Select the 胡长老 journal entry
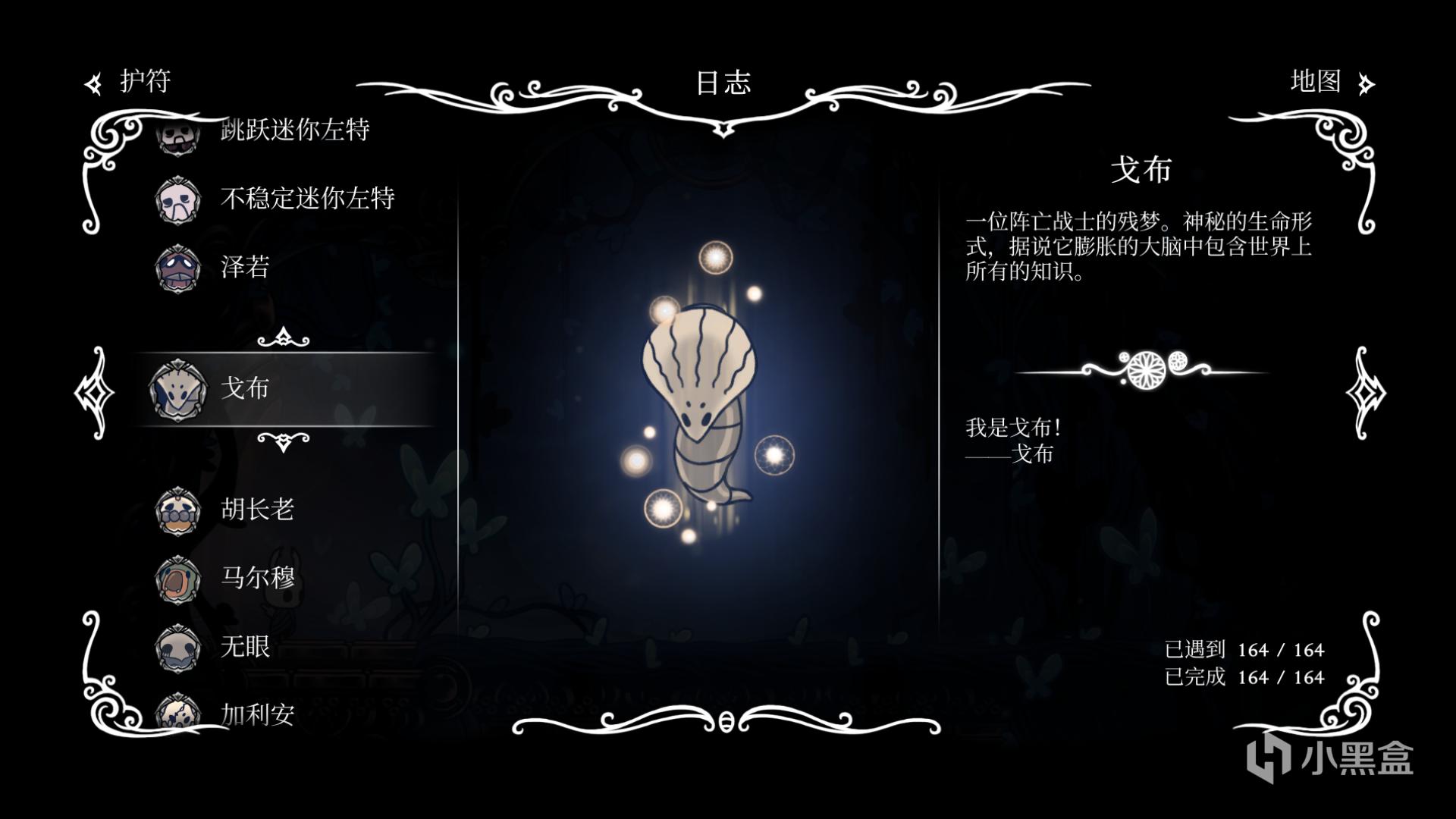Image resolution: width=1456 pixels, height=819 pixels. [256, 510]
